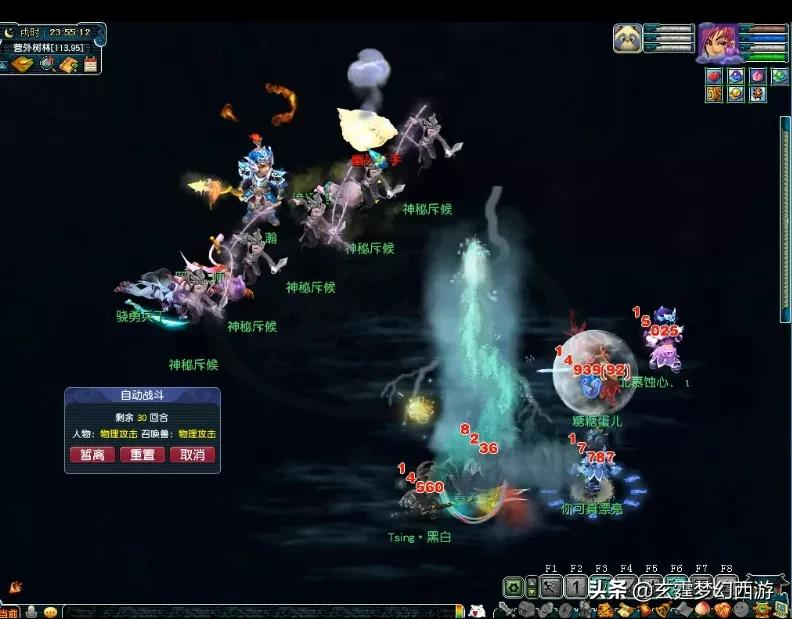This screenshot has width=792, height=619.
Task: Open the yellow book icon with green arrows
Action: coord(68,65)
